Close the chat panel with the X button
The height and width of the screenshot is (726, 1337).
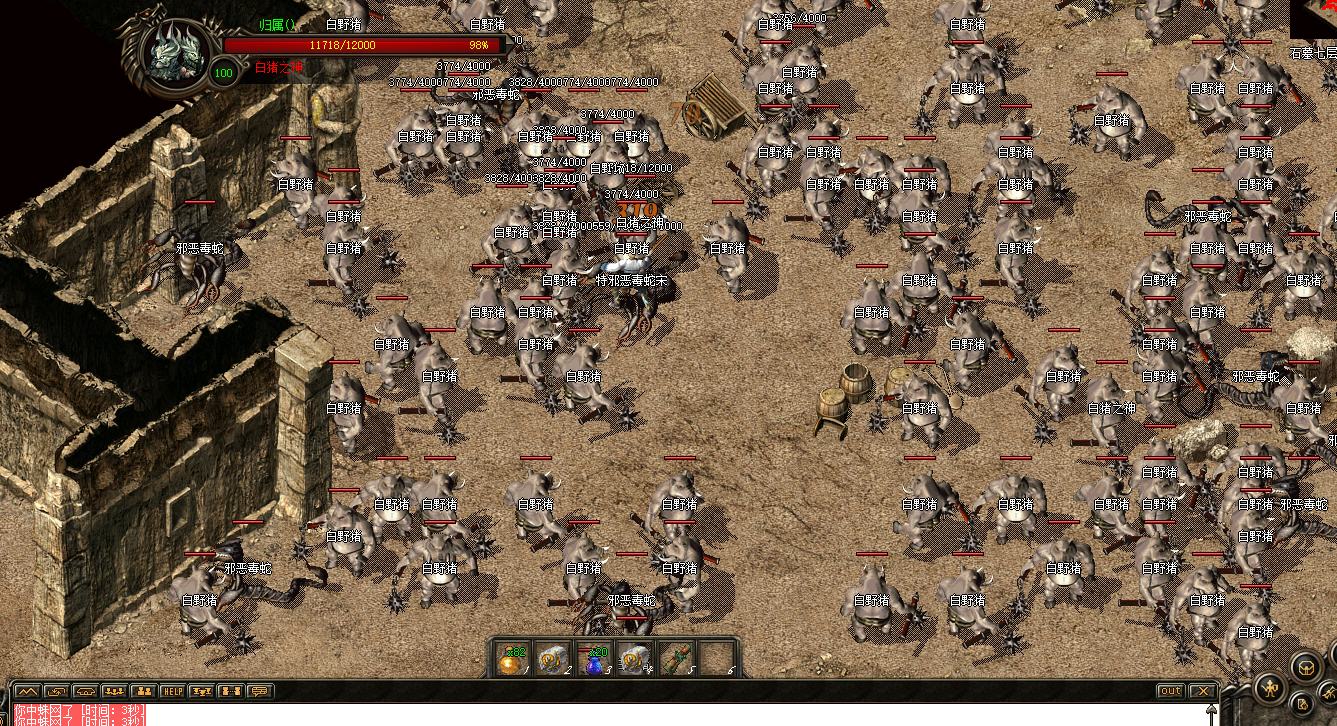[1202, 691]
